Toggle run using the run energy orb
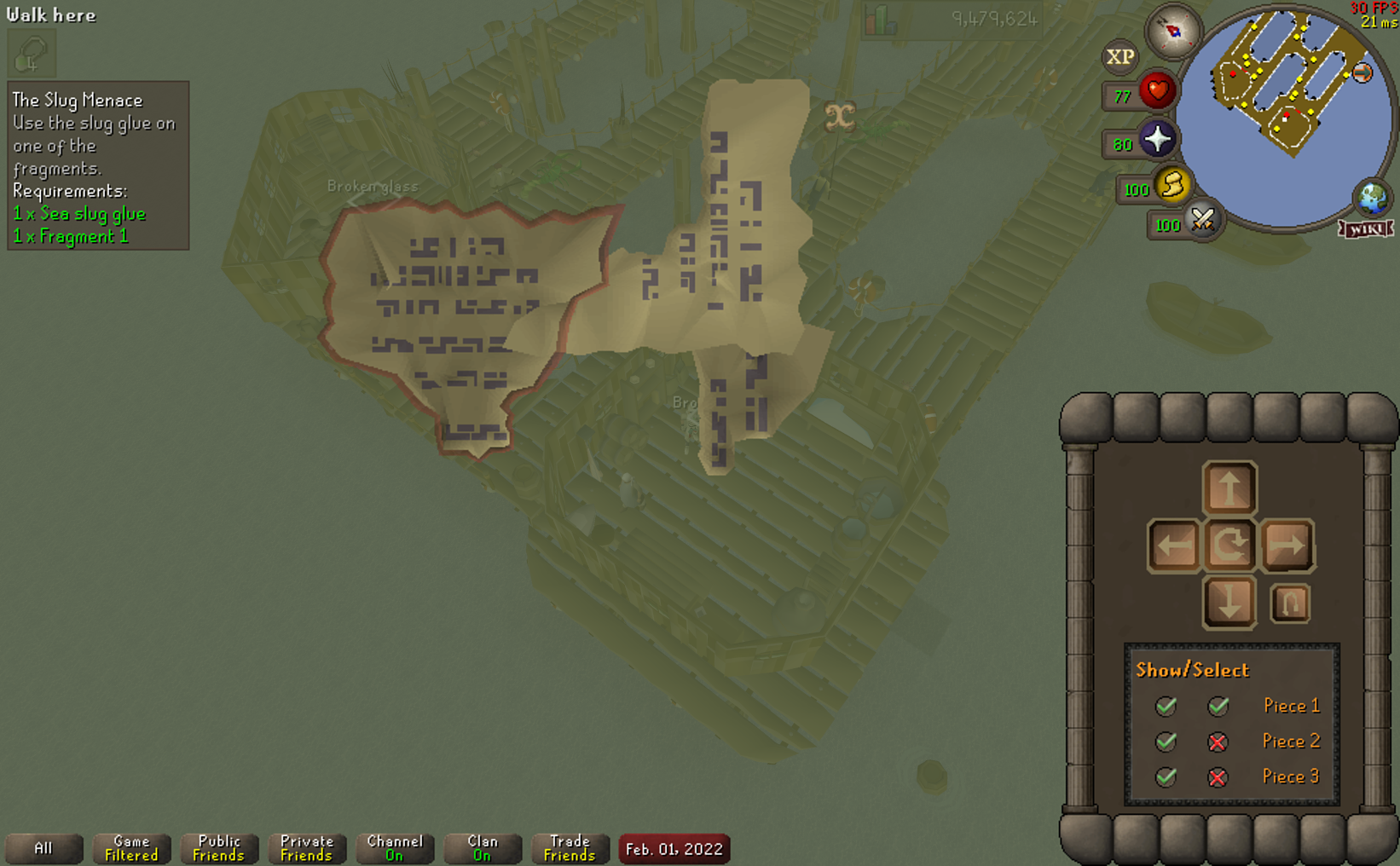The height and width of the screenshot is (866, 1400). click(x=1172, y=185)
